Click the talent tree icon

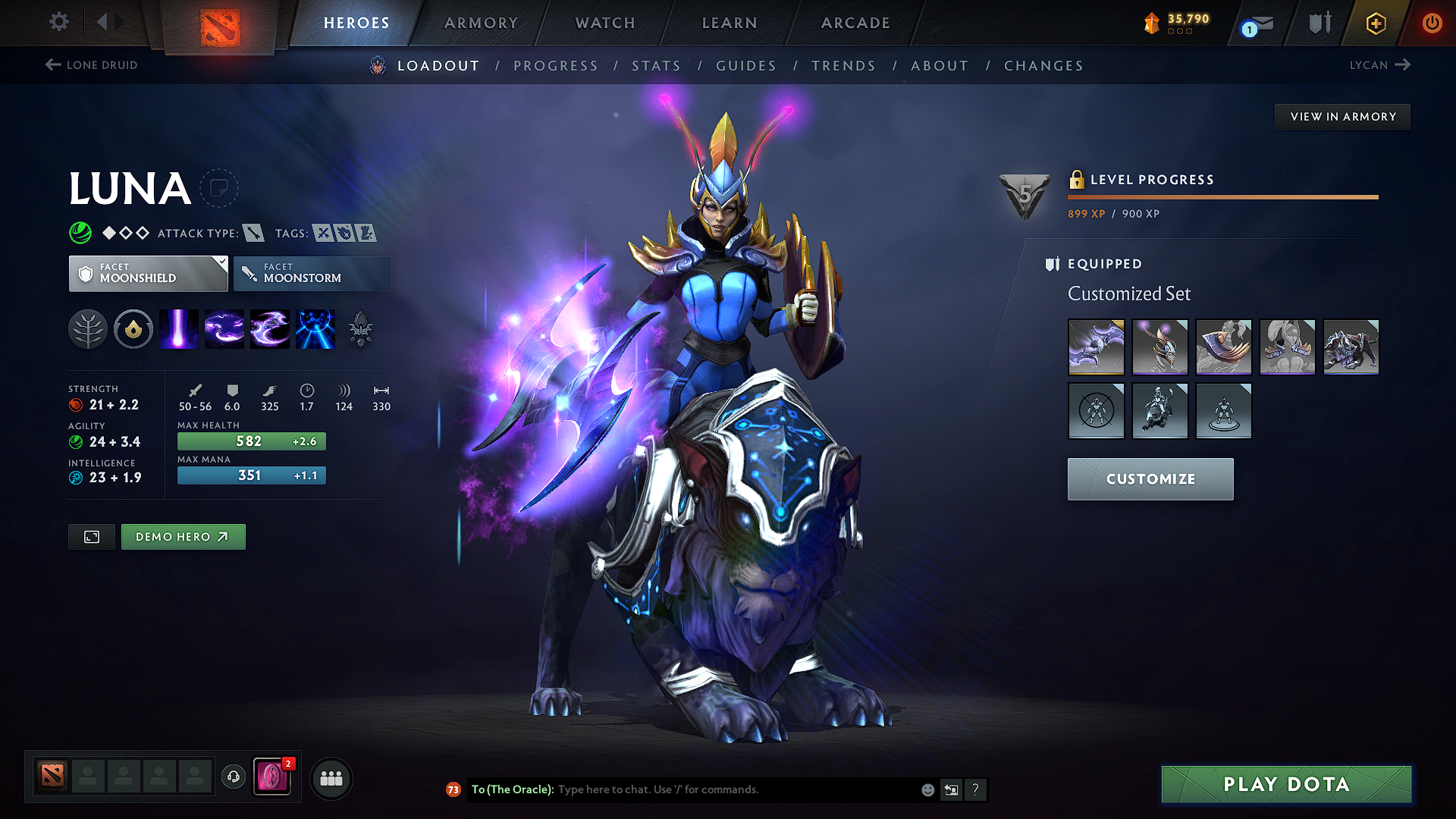tap(88, 328)
